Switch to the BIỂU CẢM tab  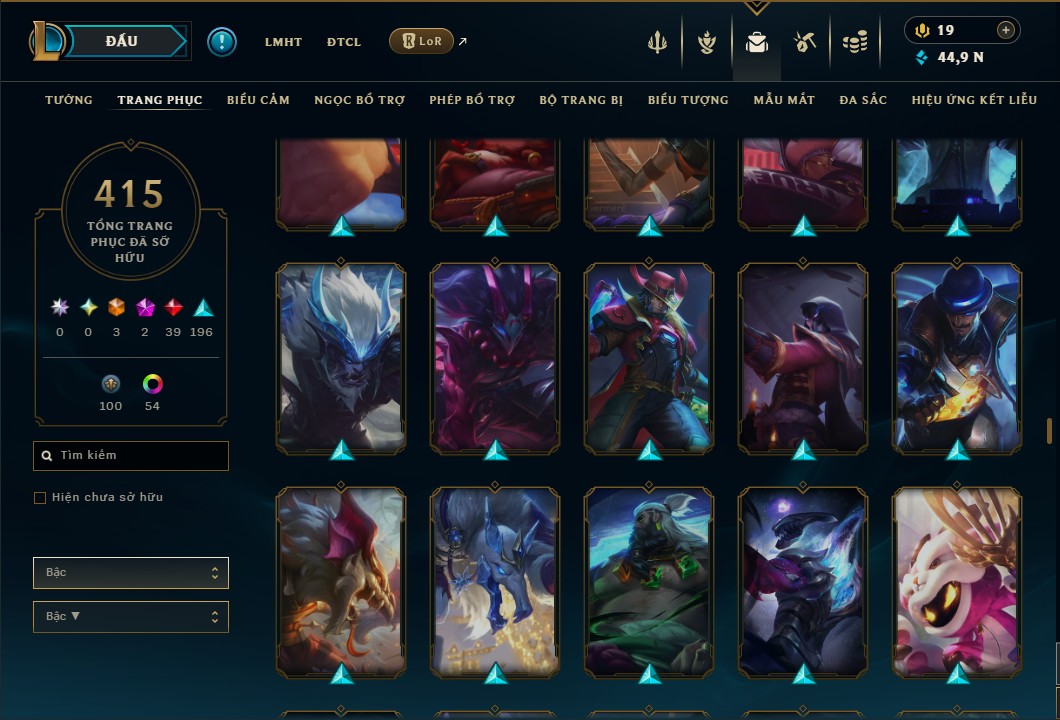tap(258, 100)
